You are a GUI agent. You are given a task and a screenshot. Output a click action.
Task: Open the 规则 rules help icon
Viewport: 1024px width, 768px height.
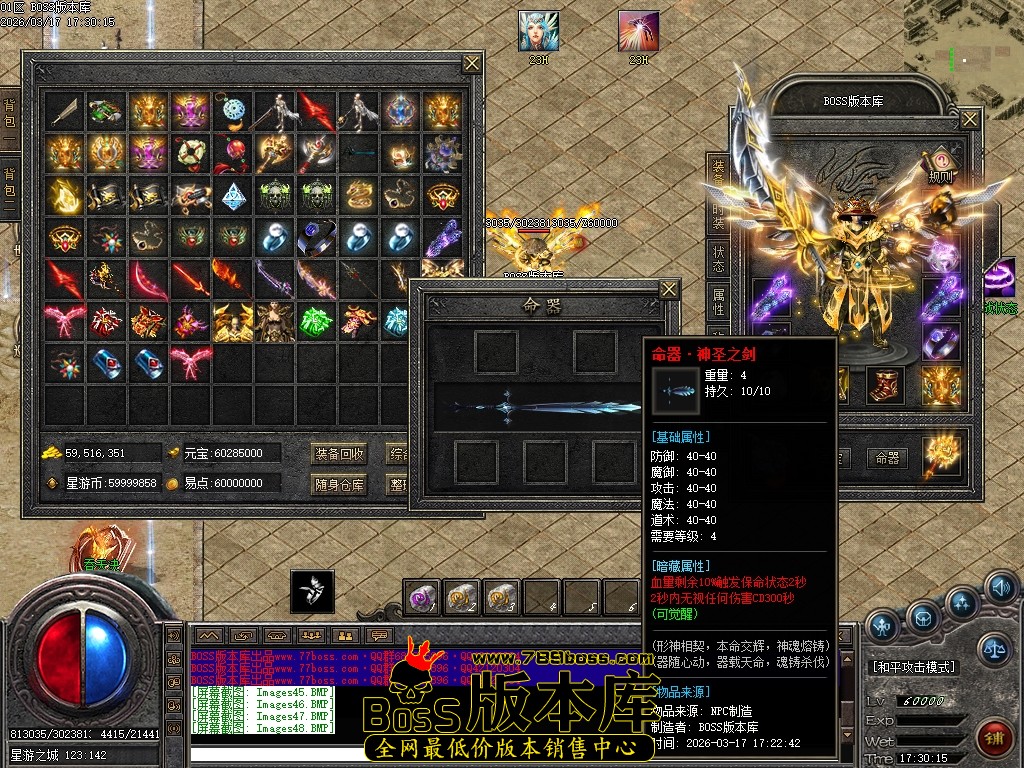coord(940,165)
